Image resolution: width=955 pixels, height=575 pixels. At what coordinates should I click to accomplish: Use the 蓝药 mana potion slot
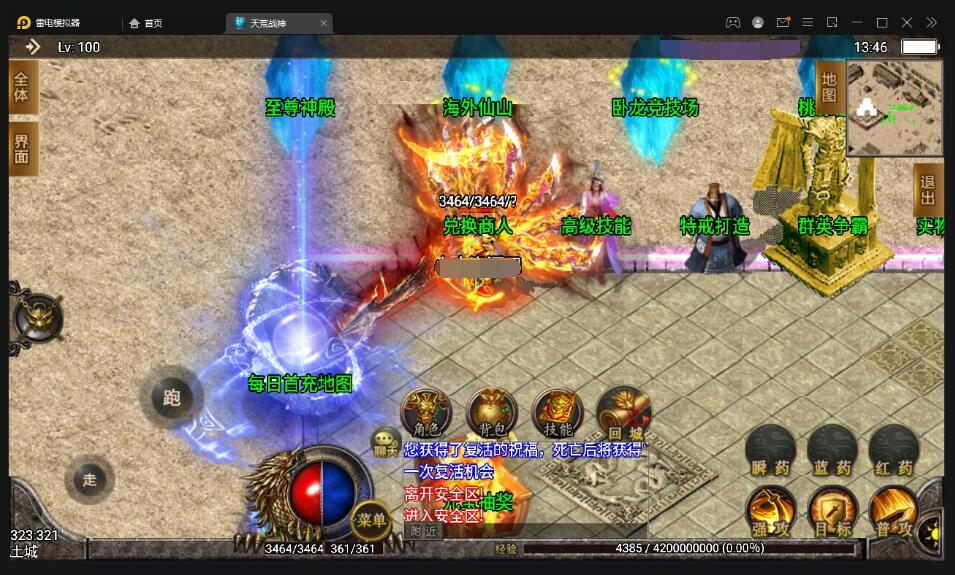click(x=832, y=451)
